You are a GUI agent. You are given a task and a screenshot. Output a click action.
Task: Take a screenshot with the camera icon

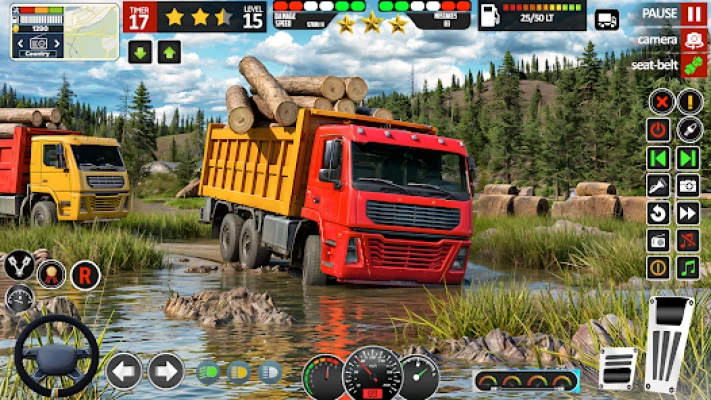pyautogui.click(x=688, y=185)
